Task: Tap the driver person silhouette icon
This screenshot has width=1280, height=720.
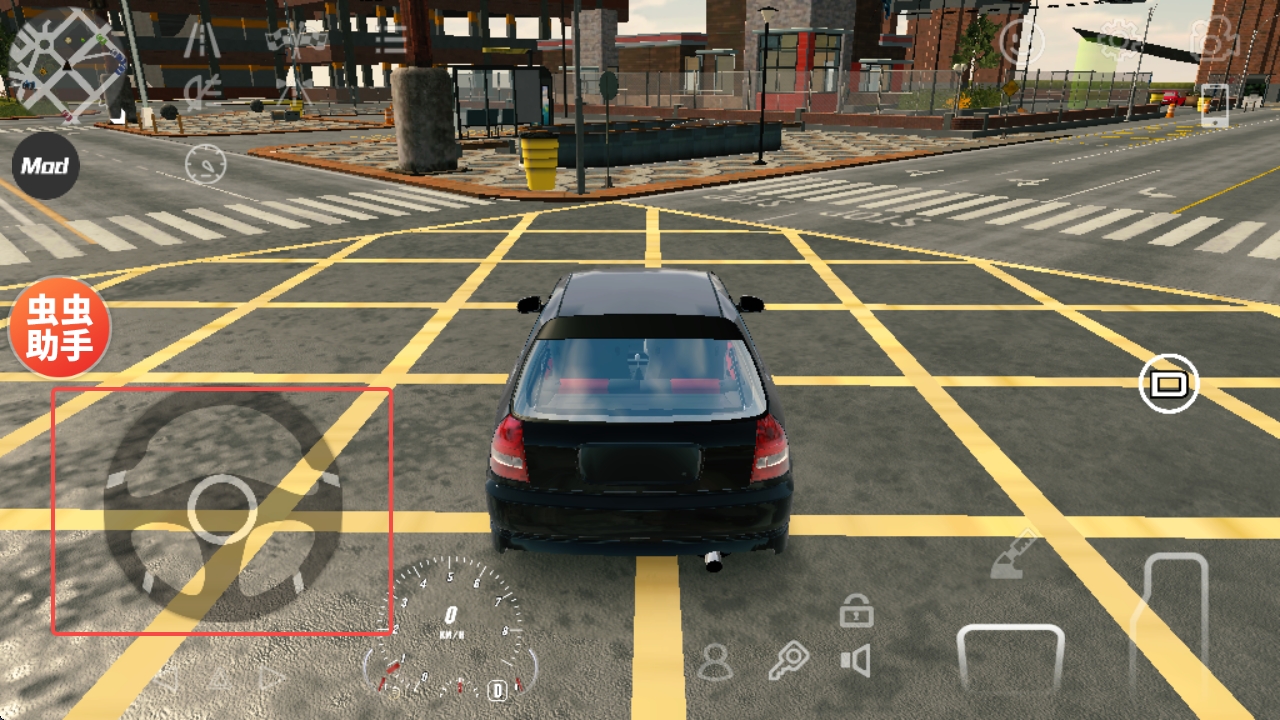Action: pyautogui.click(x=715, y=662)
